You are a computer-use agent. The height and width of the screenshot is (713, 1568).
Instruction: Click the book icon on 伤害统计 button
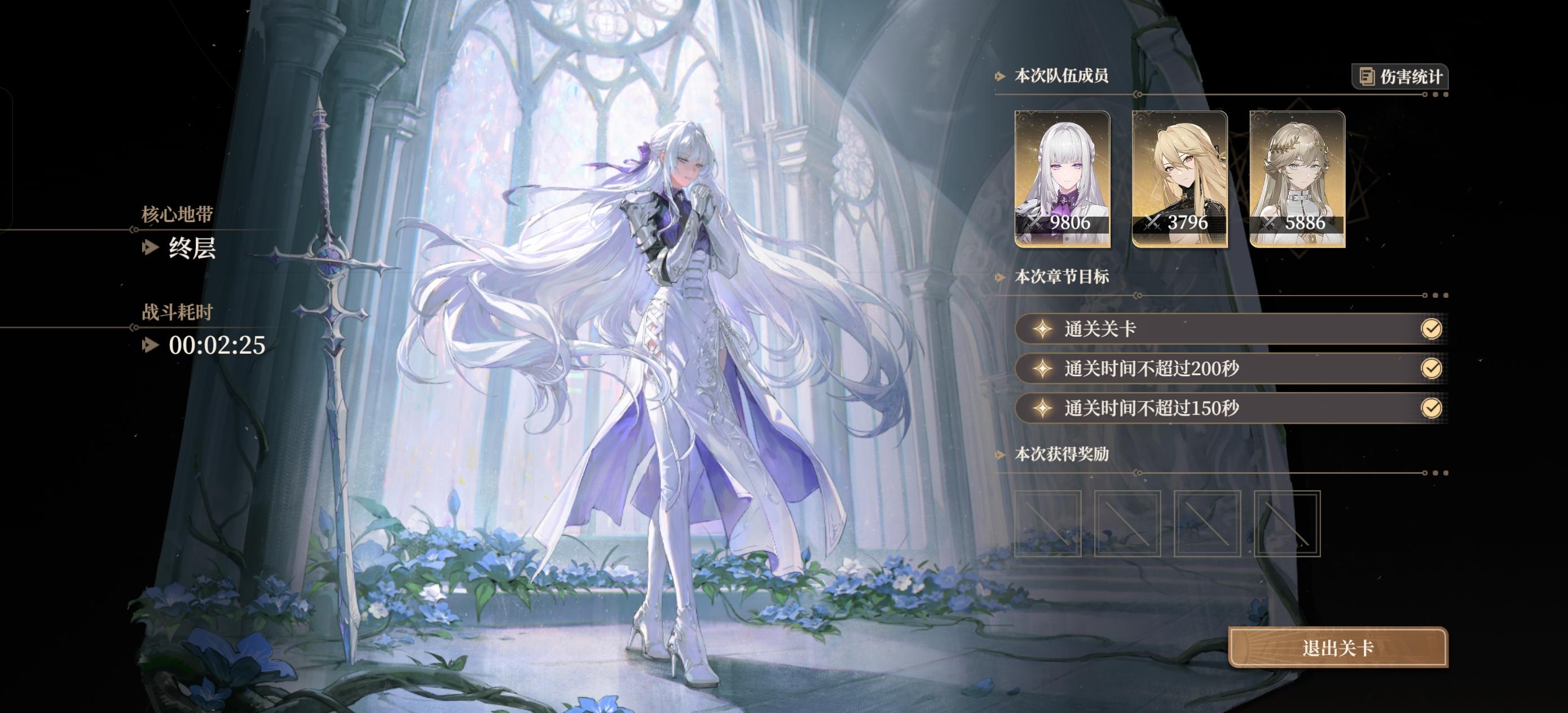coord(1367,77)
